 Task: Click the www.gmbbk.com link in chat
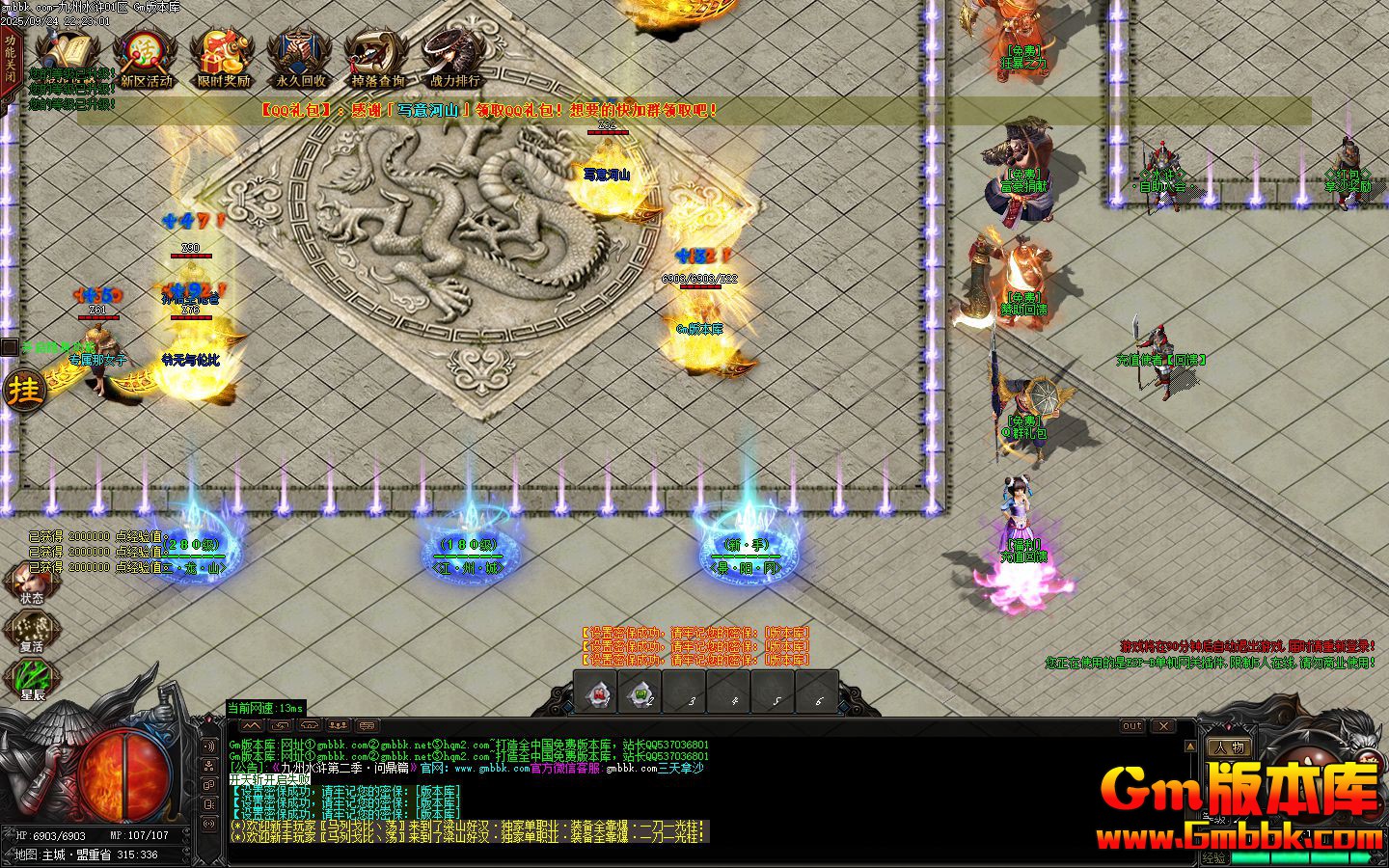coord(490,770)
